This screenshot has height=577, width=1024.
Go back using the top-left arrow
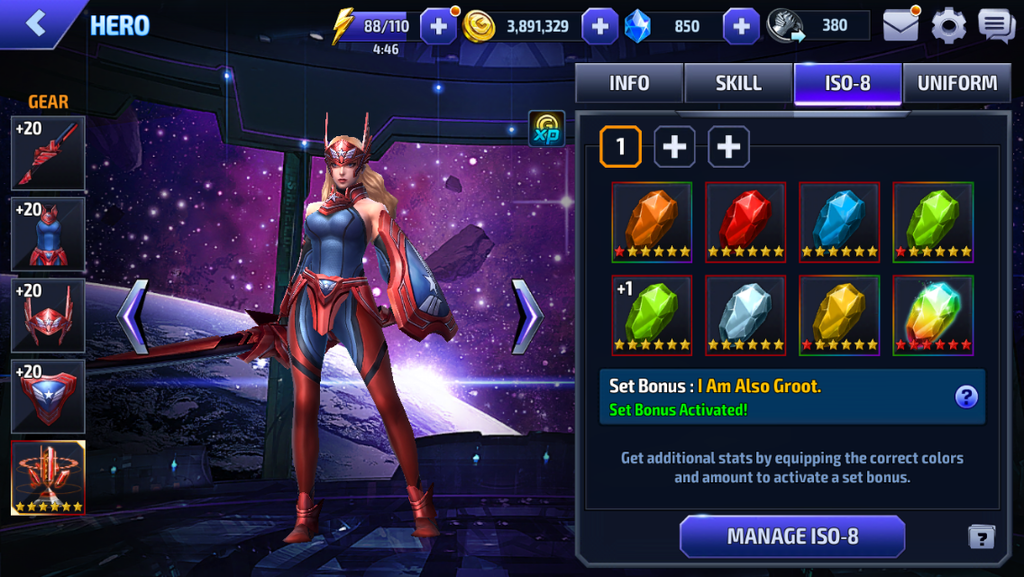[37, 24]
